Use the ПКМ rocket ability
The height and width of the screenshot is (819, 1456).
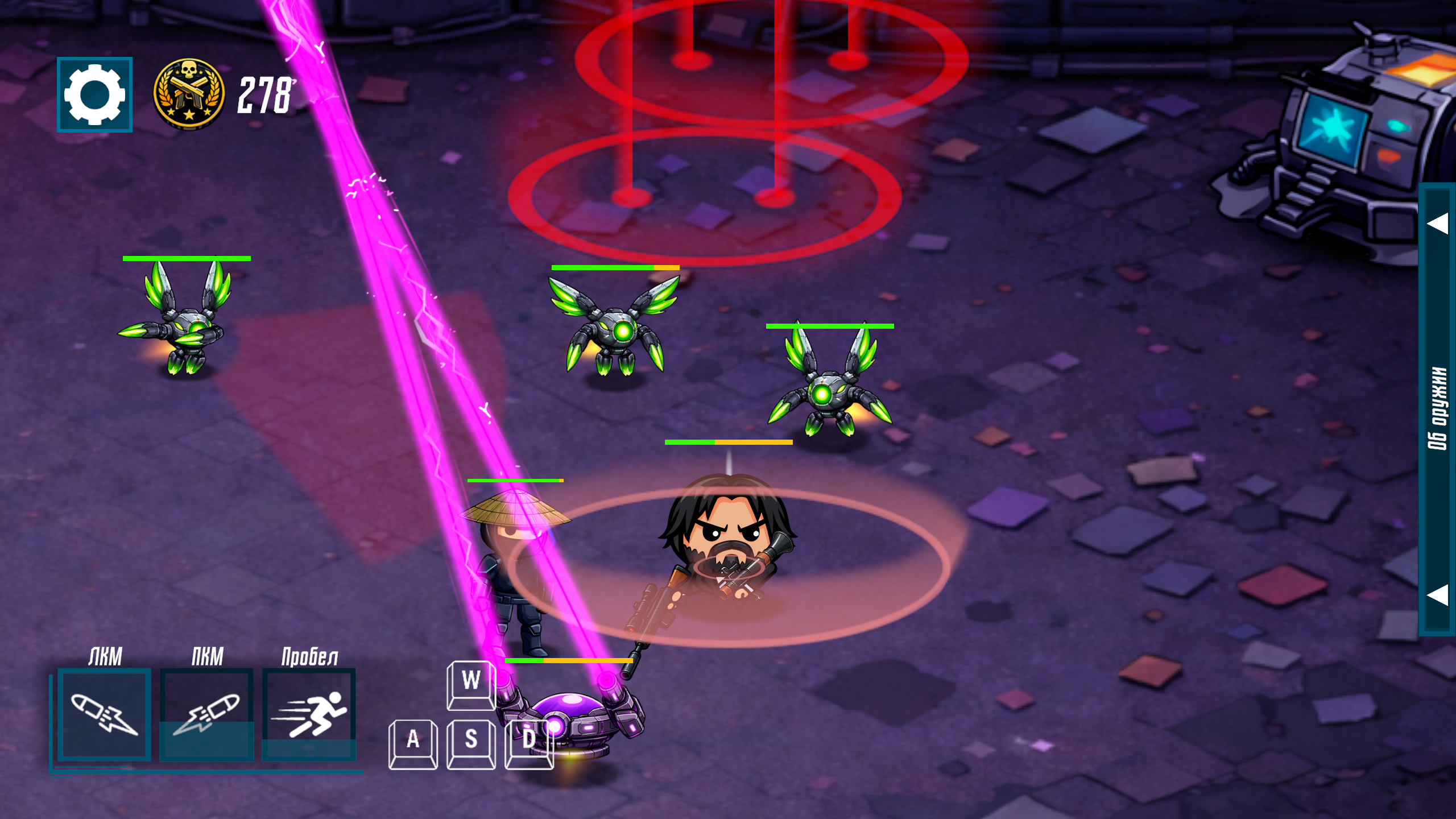click(x=206, y=714)
